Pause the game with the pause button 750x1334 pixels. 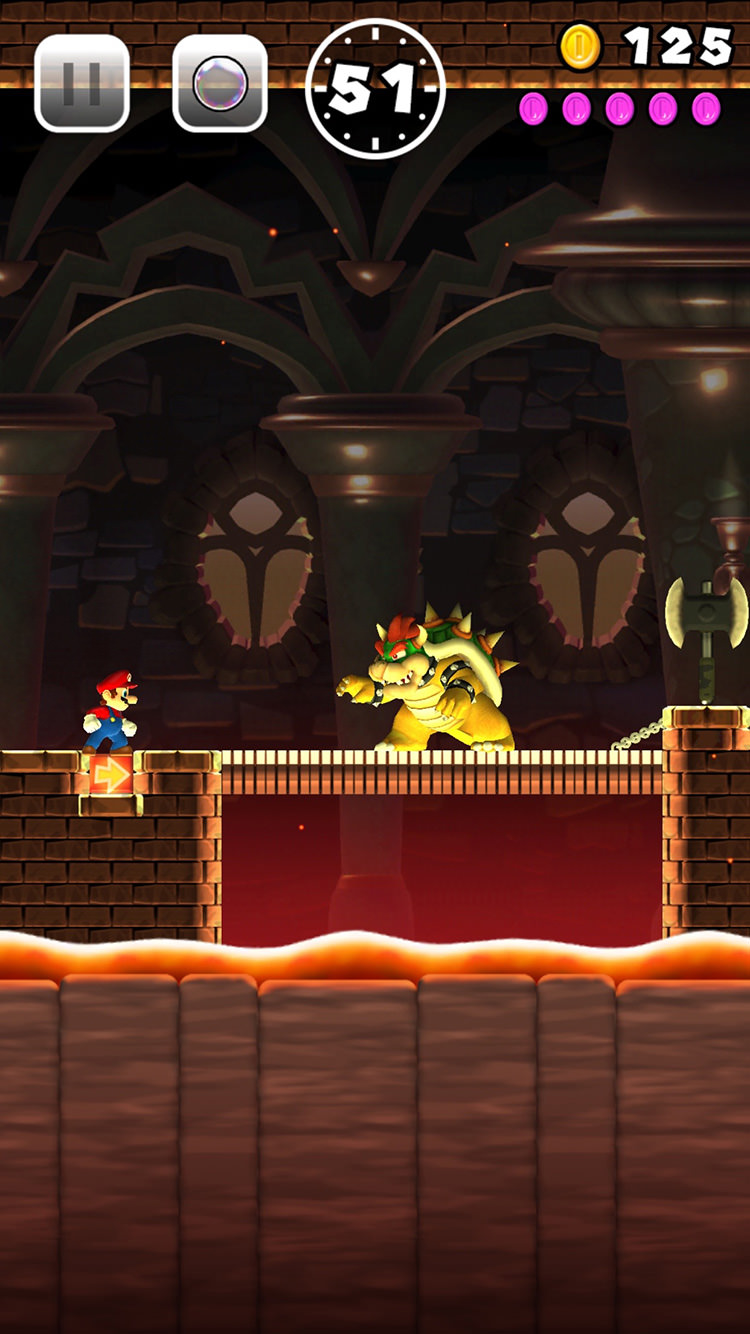(82, 83)
